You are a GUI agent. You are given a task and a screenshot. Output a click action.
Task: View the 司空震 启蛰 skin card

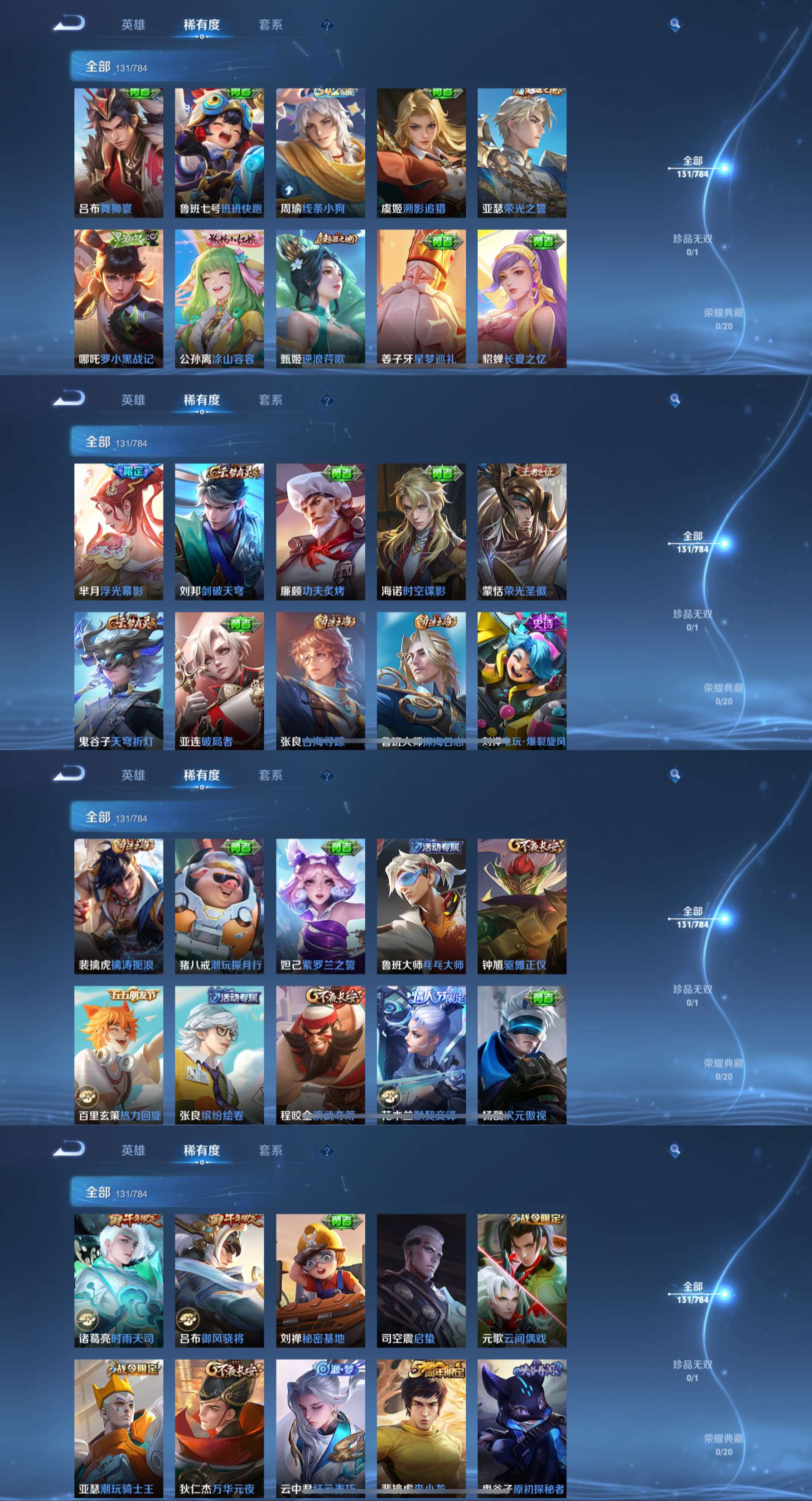pyautogui.click(x=421, y=1280)
